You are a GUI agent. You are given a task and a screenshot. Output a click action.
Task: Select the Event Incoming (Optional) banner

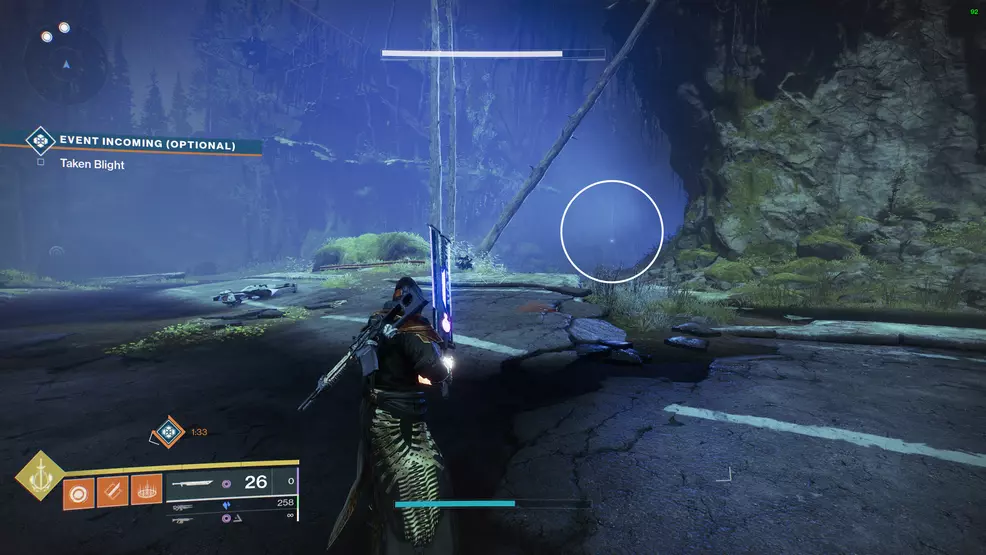tap(146, 144)
